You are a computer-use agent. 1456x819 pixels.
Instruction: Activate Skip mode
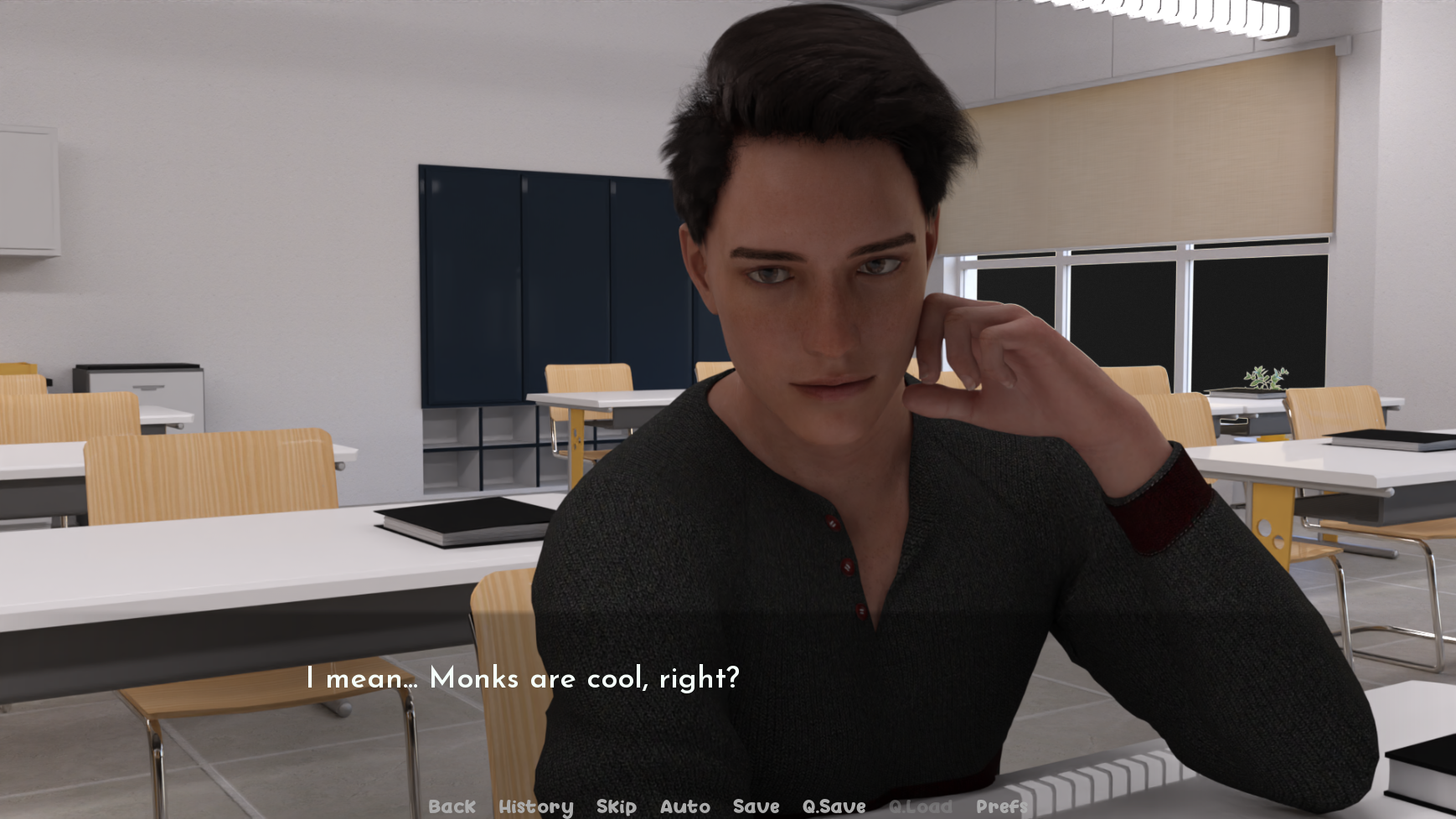pos(616,806)
